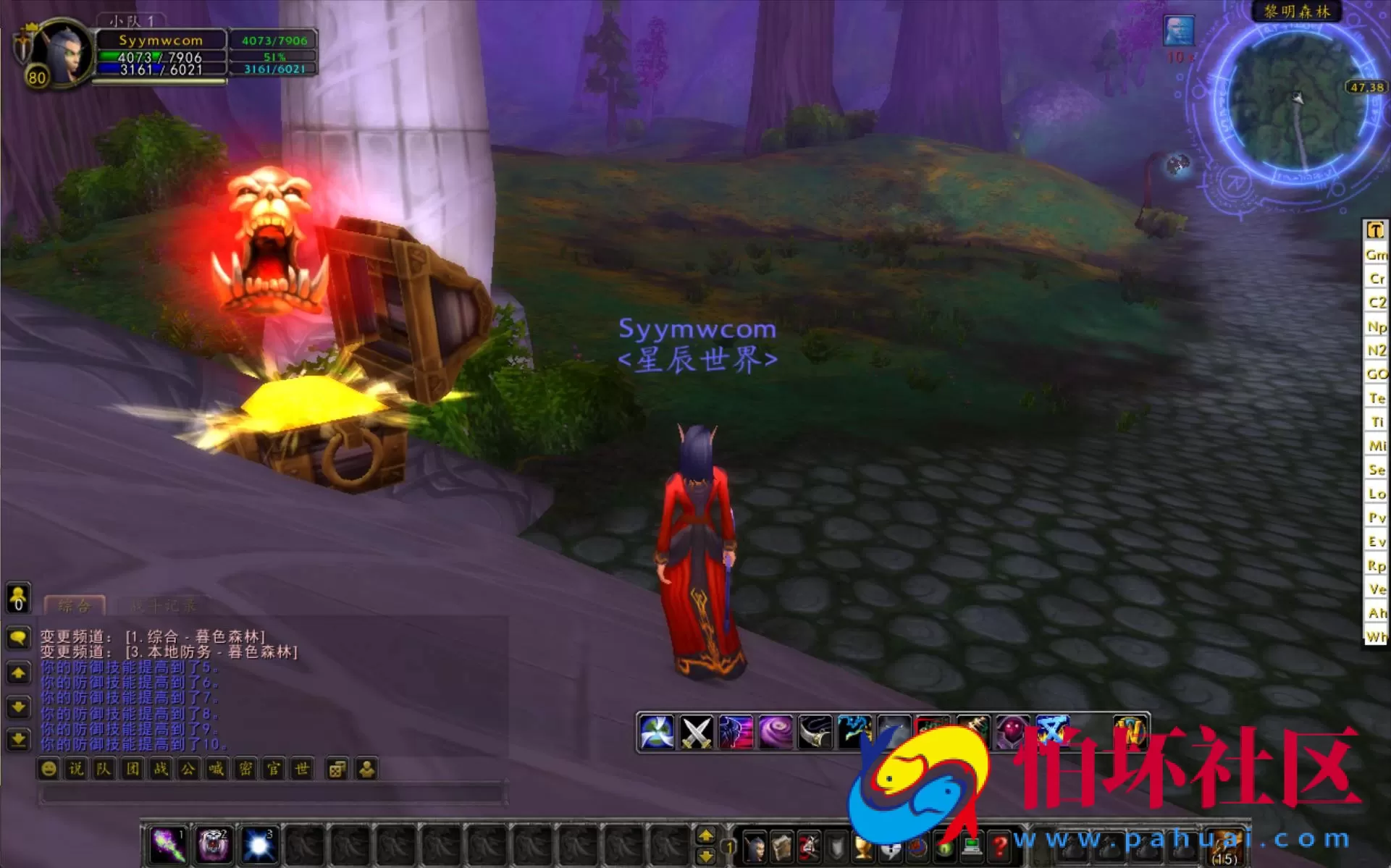Switch to the 战斗记录 combat log tab
Viewport: 1391px width, 868px height.
click(164, 604)
